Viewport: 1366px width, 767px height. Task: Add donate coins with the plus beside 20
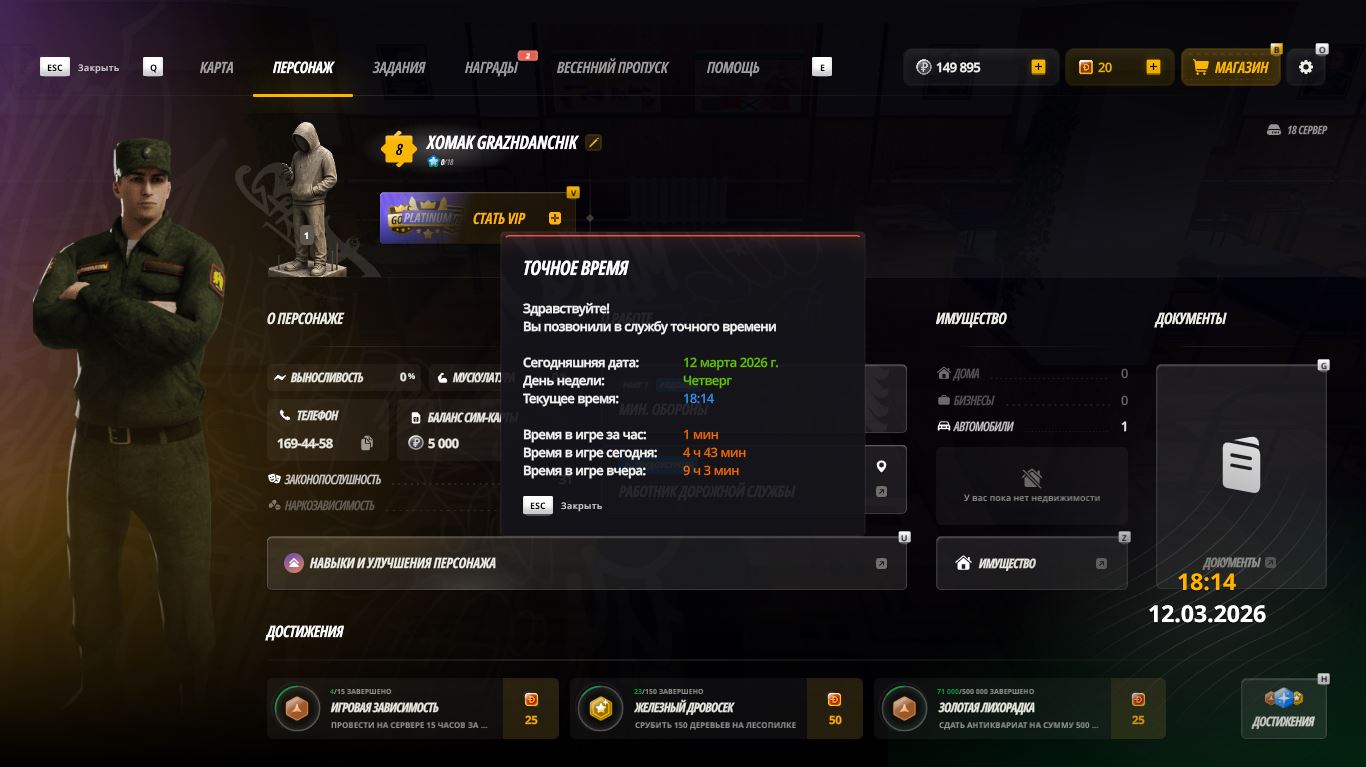coord(1153,67)
